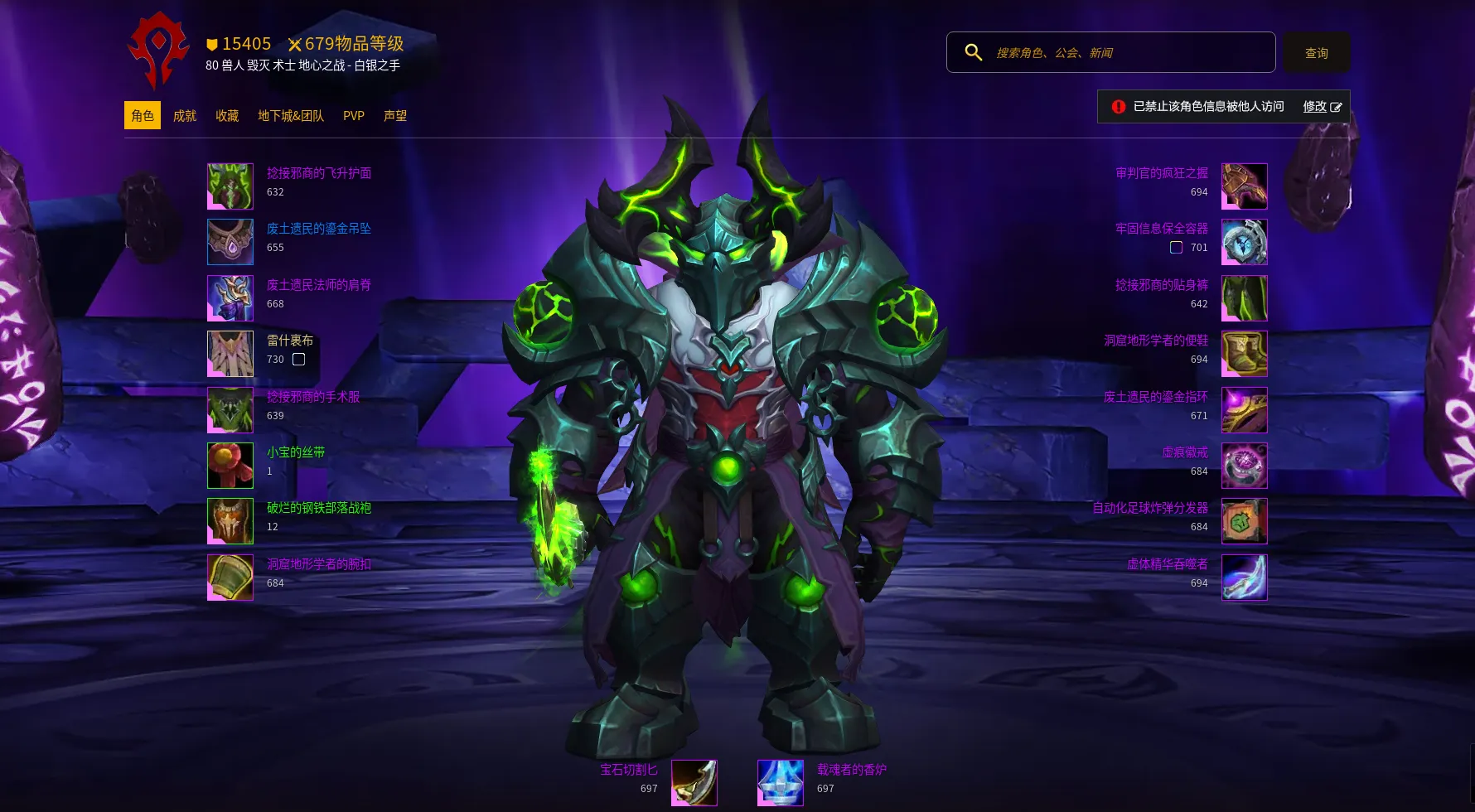Viewport: 1475px width, 812px height.
Task: Select the 地下城&团队 tab
Action: click(x=291, y=116)
